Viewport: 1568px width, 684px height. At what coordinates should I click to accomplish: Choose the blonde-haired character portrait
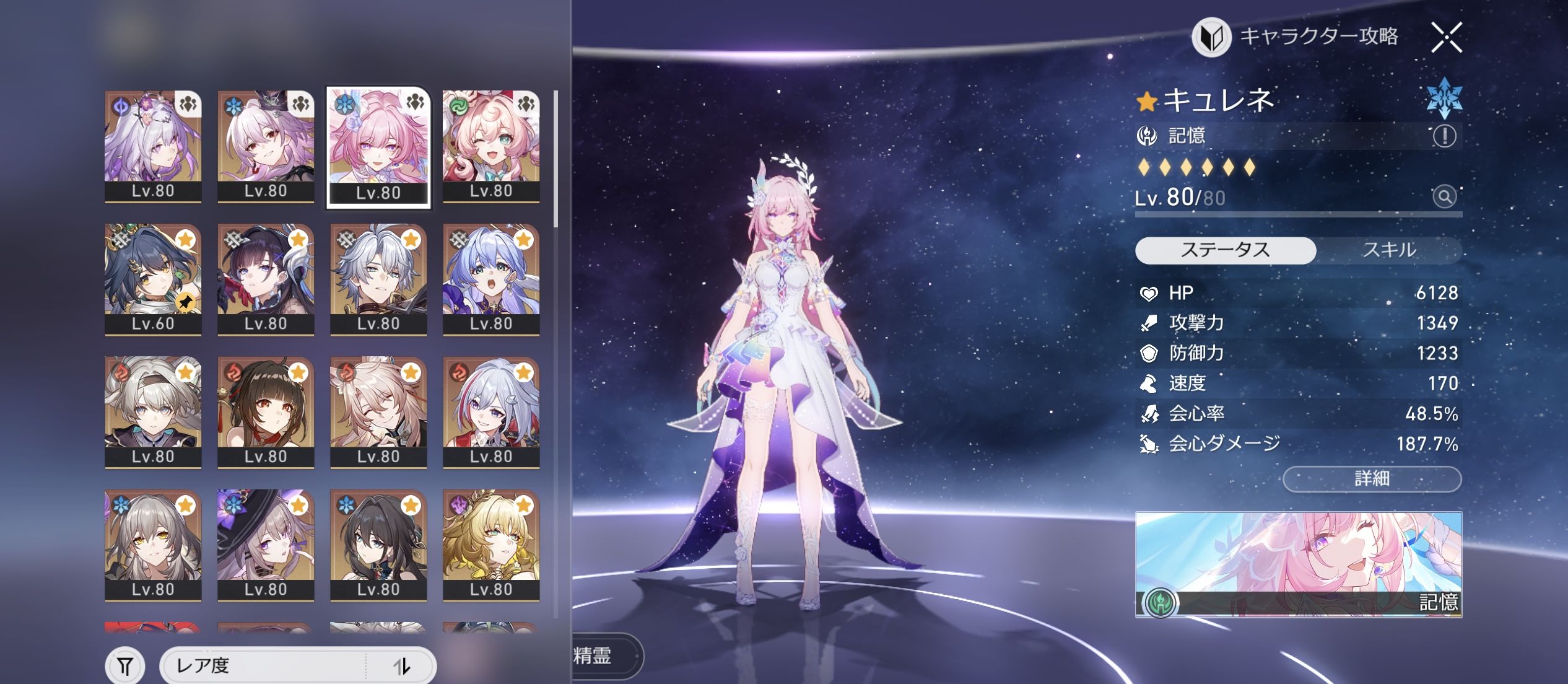[491, 545]
